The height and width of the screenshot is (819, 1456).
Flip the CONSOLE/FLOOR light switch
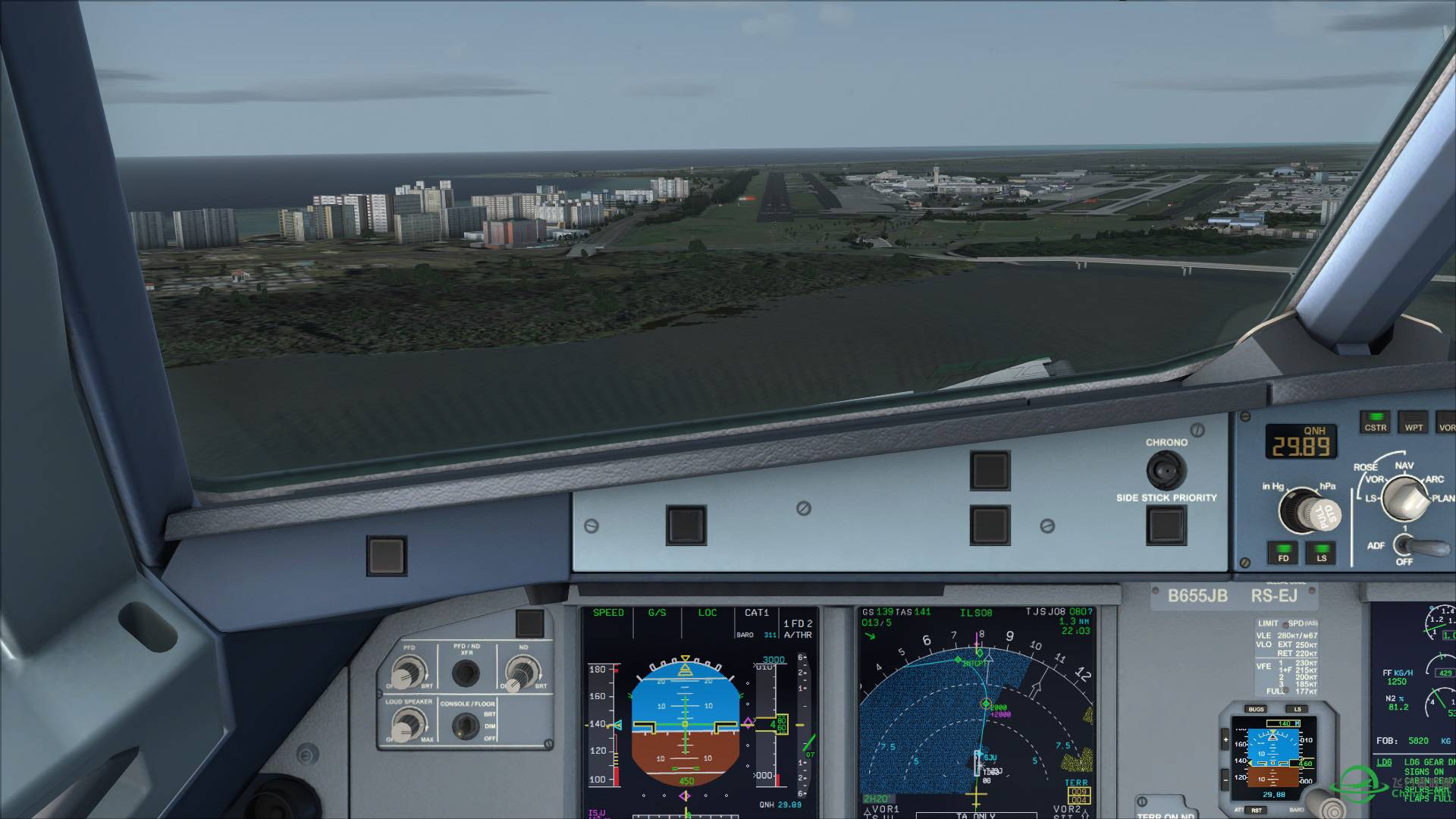(464, 726)
